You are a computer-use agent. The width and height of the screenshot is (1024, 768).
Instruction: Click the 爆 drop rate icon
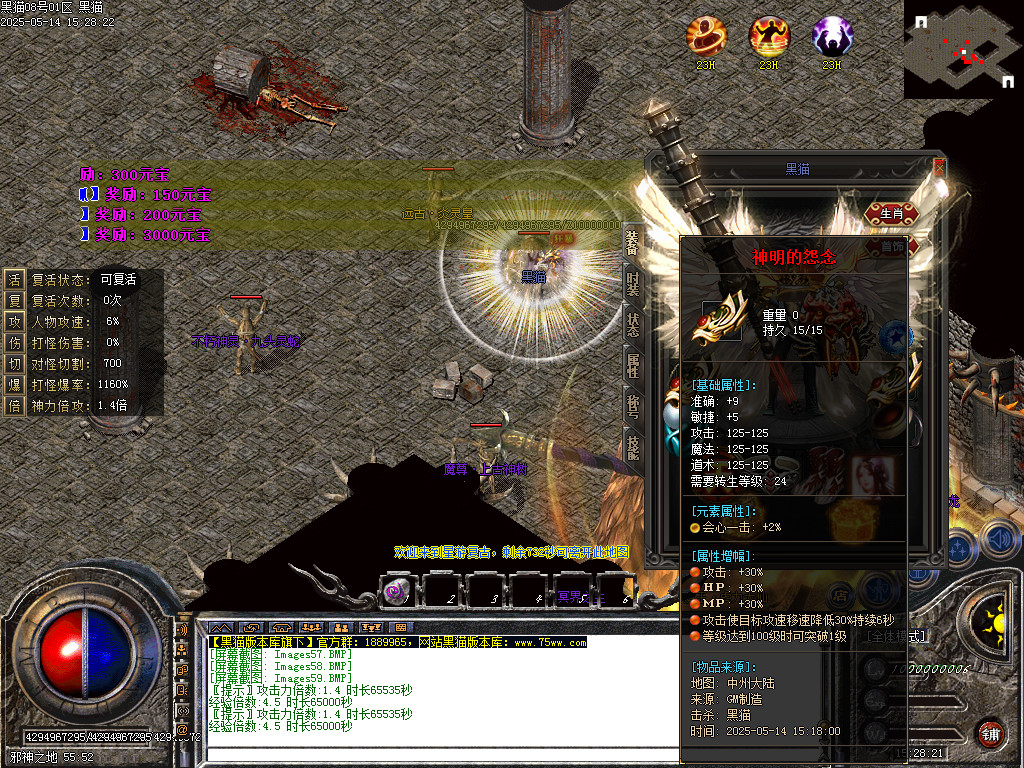(14, 384)
